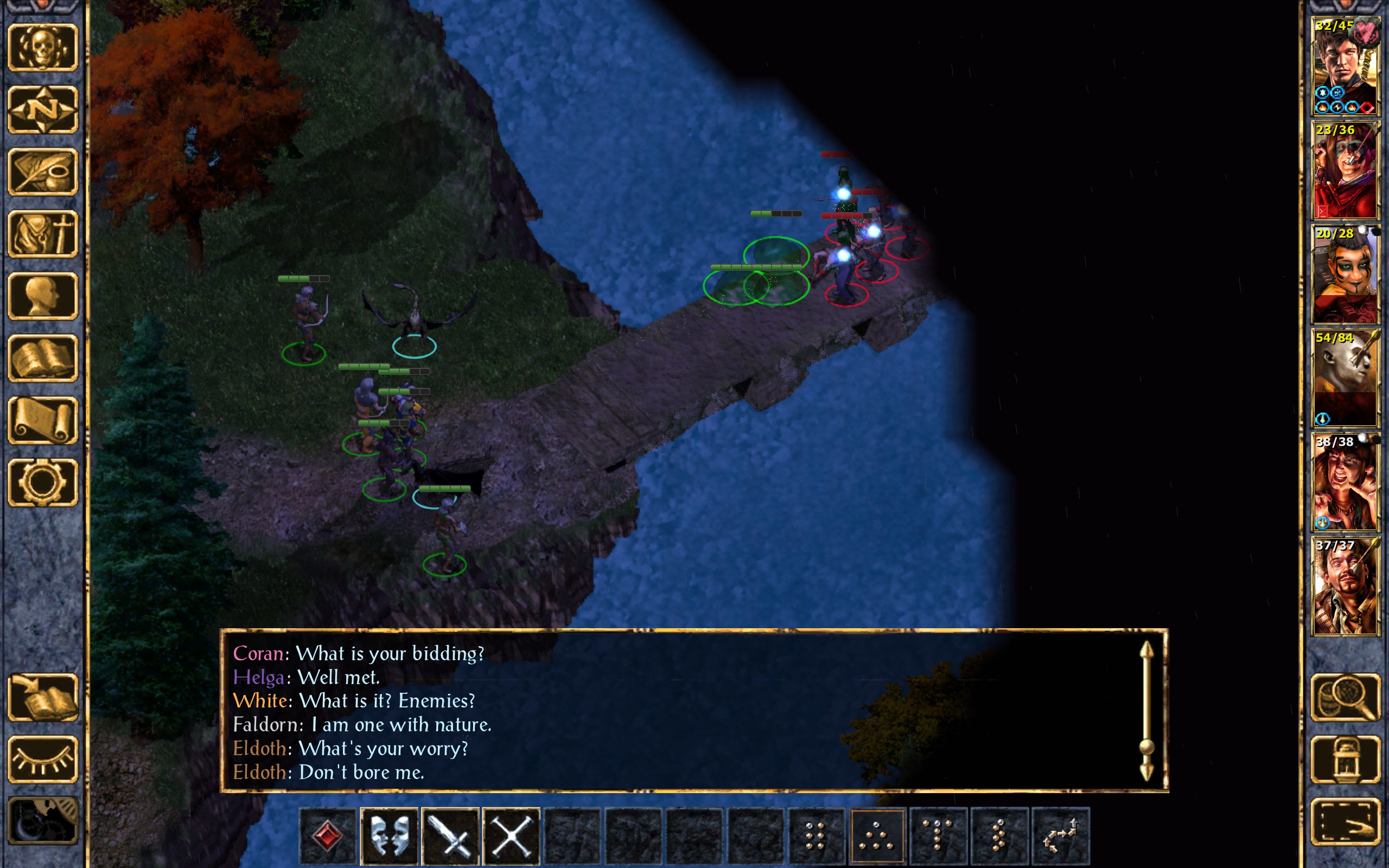The width and height of the screenshot is (1389, 868).
Task: Click the skull emblem button
Action: pos(43,47)
